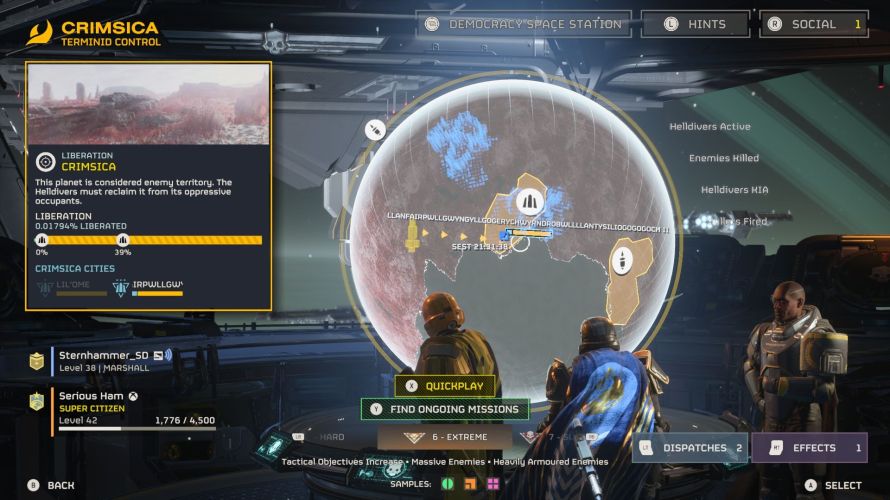View Sternhammer_SD's player card
This screenshot has height=500, width=890.
[x=110, y=360]
